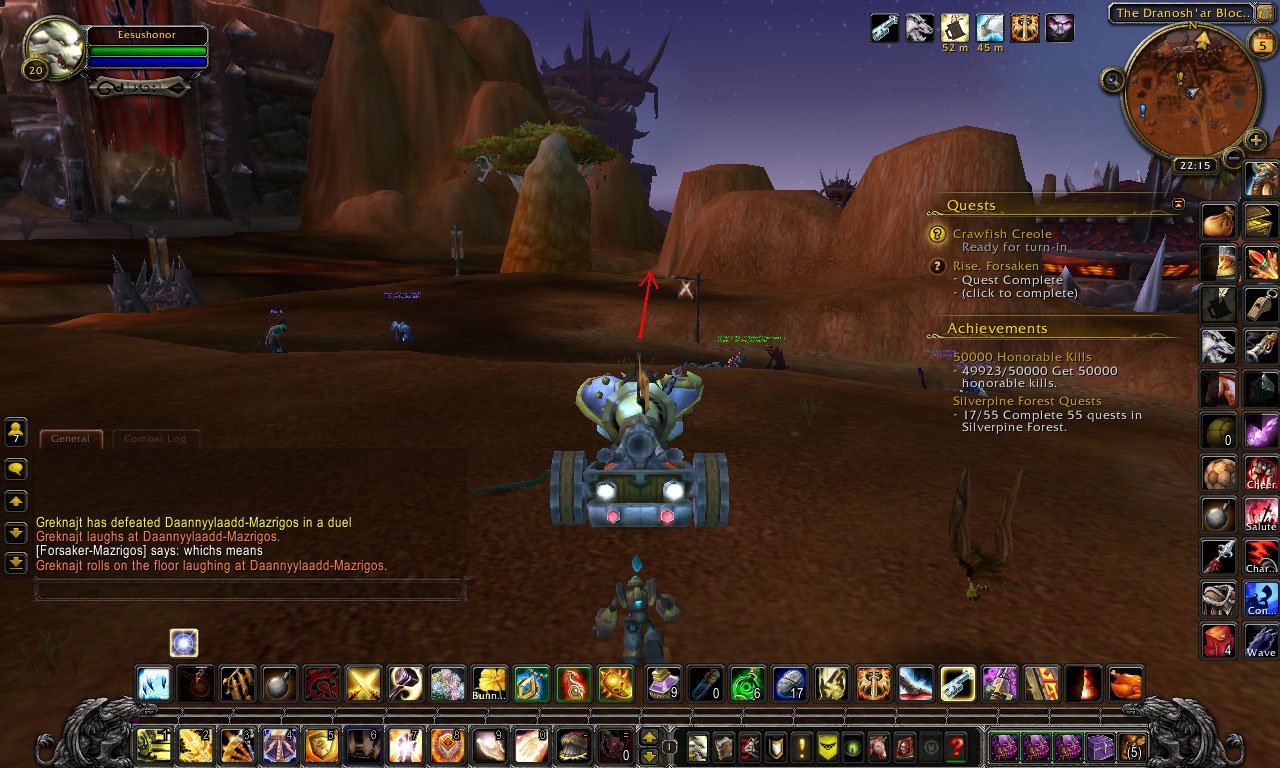Zoom out the minimap with minus button
Image resolution: width=1280 pixels, height=768 pixels.
click(x=1234, y=158)
